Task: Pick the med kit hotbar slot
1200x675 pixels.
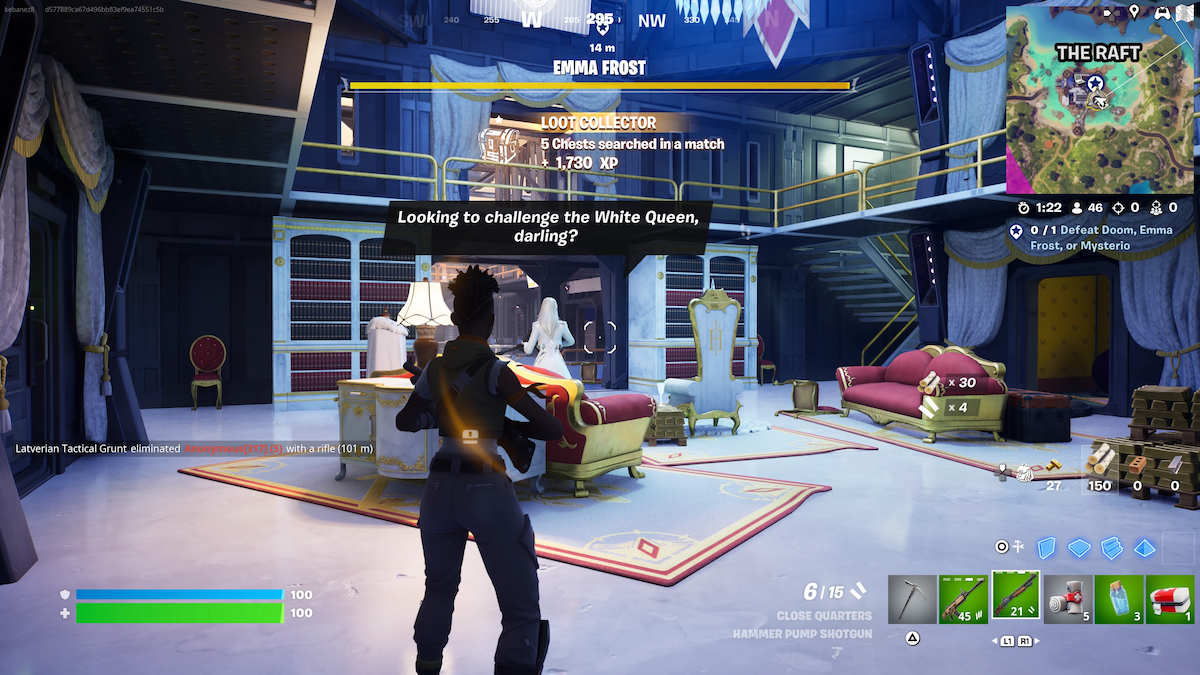Action: (1170, 598)
